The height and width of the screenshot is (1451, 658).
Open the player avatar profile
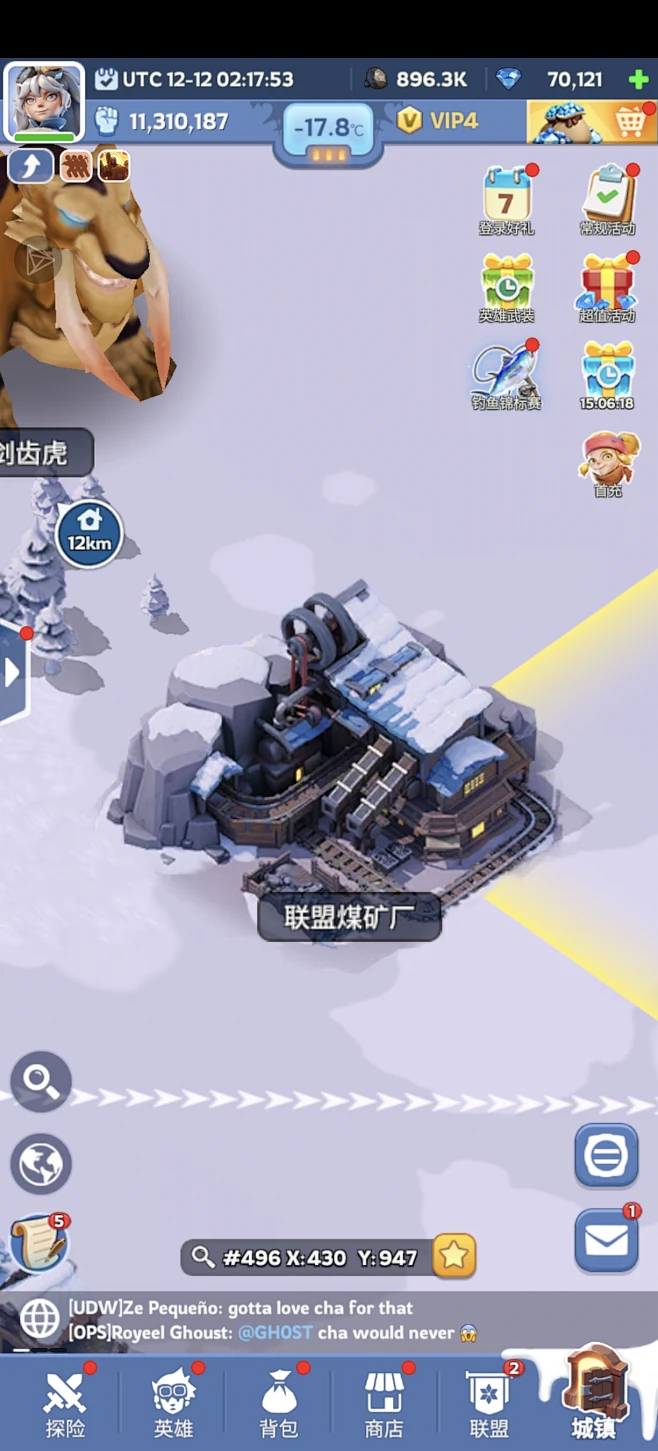pos(45,102)
